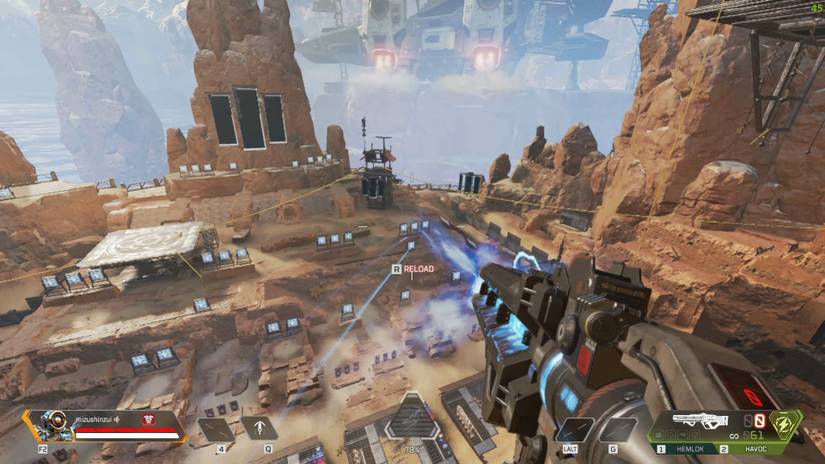
Task: Activate the grapple tactical ability icon
Action: coord(259,429)
